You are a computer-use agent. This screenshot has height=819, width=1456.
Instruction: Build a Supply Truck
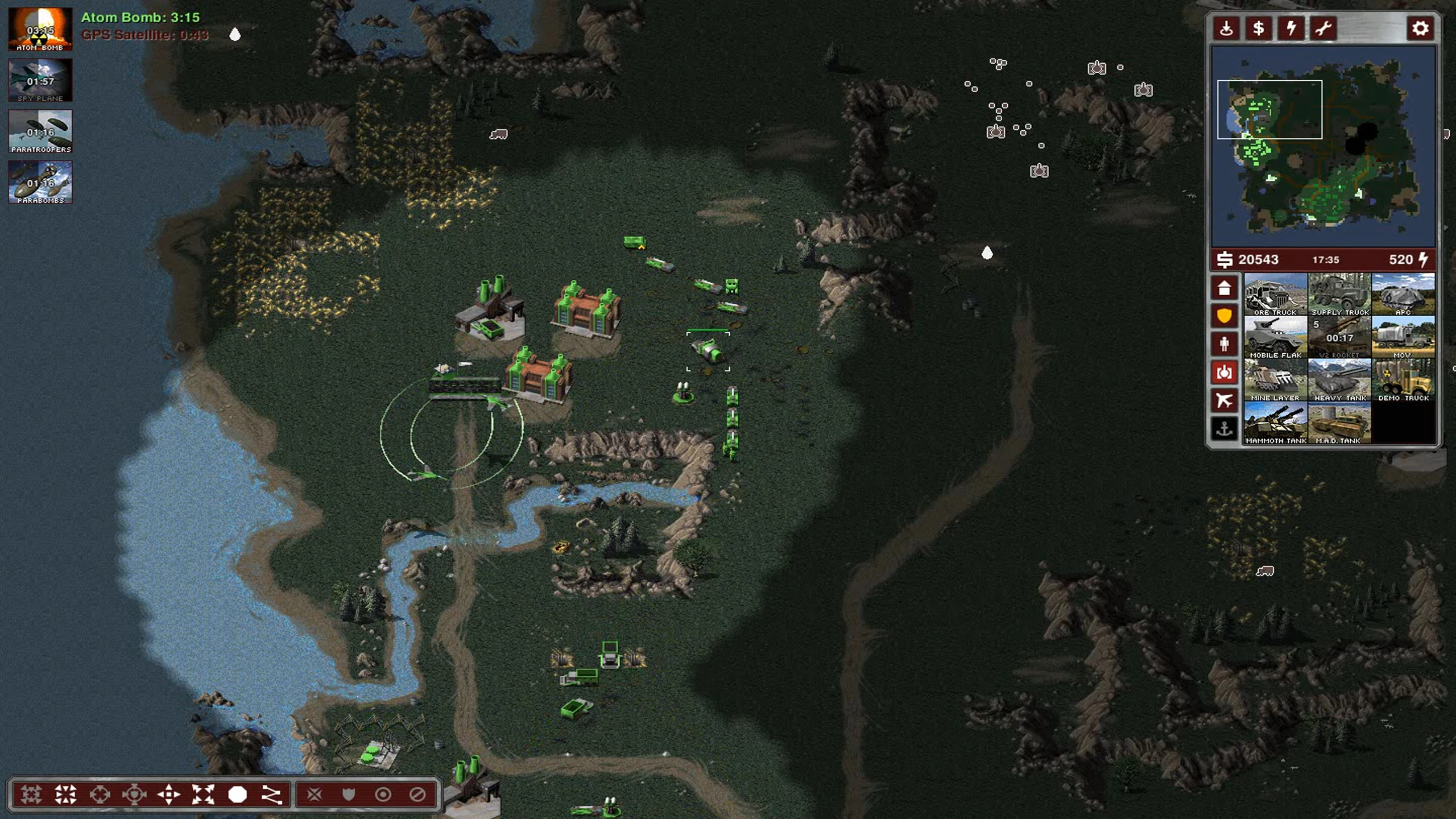[1339, 294]
